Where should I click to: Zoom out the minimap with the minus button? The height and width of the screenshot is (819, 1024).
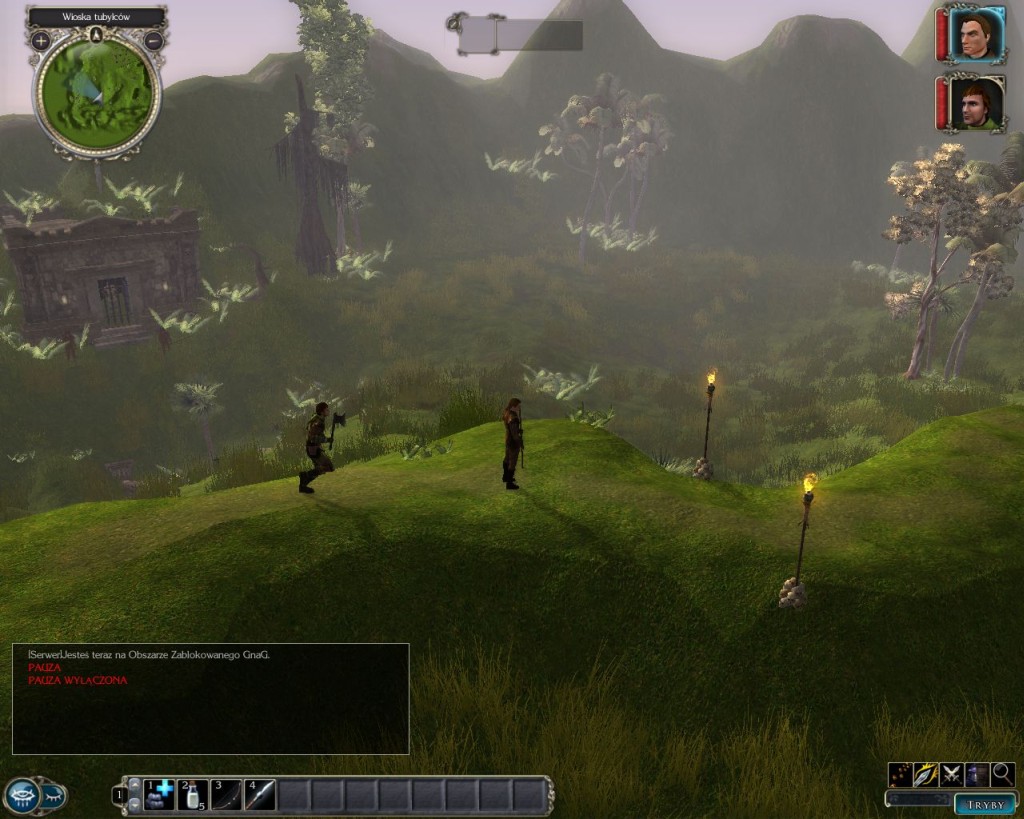[153, 41]
